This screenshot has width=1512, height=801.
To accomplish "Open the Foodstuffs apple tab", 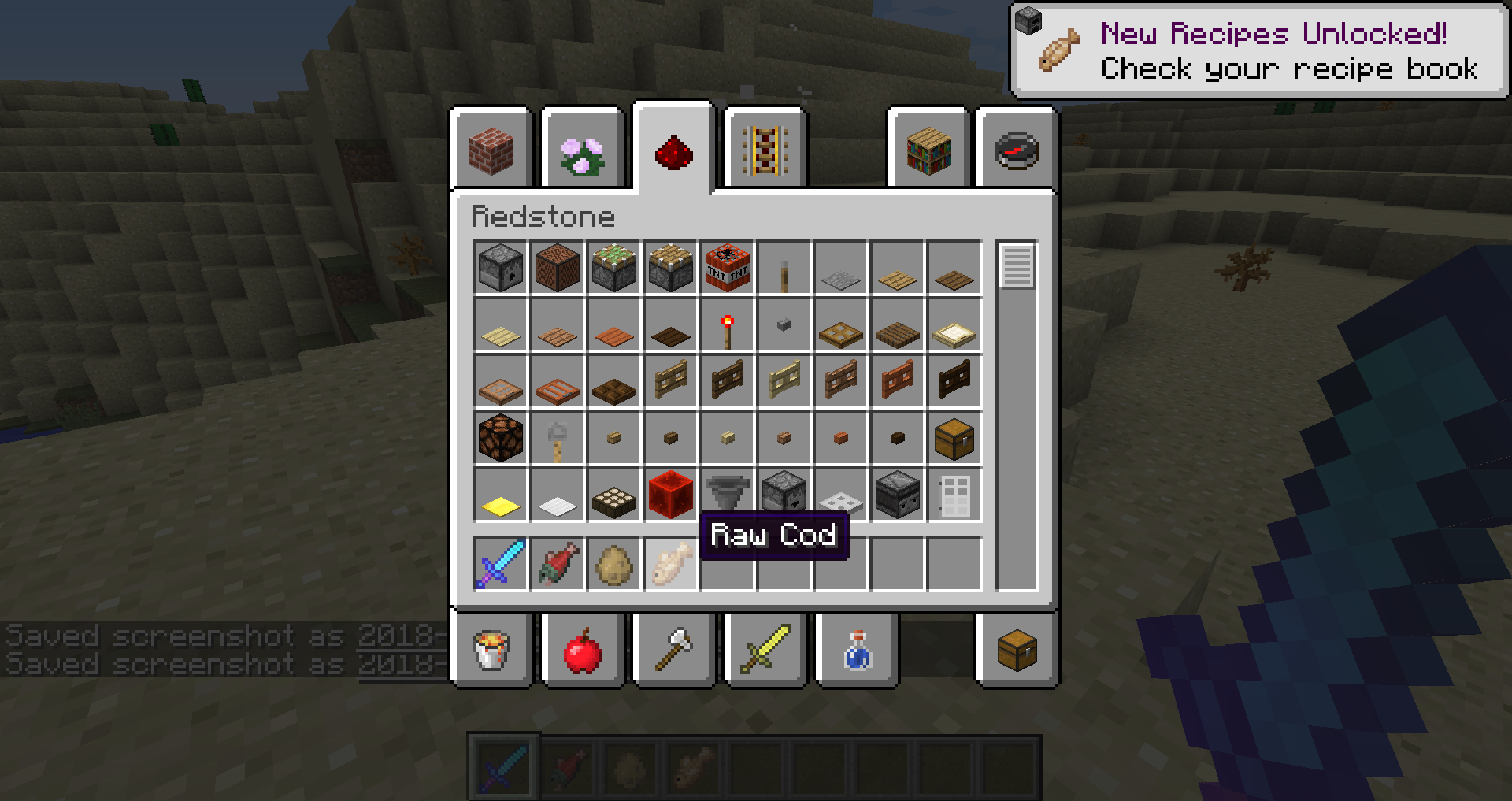I will pos(582,651).
